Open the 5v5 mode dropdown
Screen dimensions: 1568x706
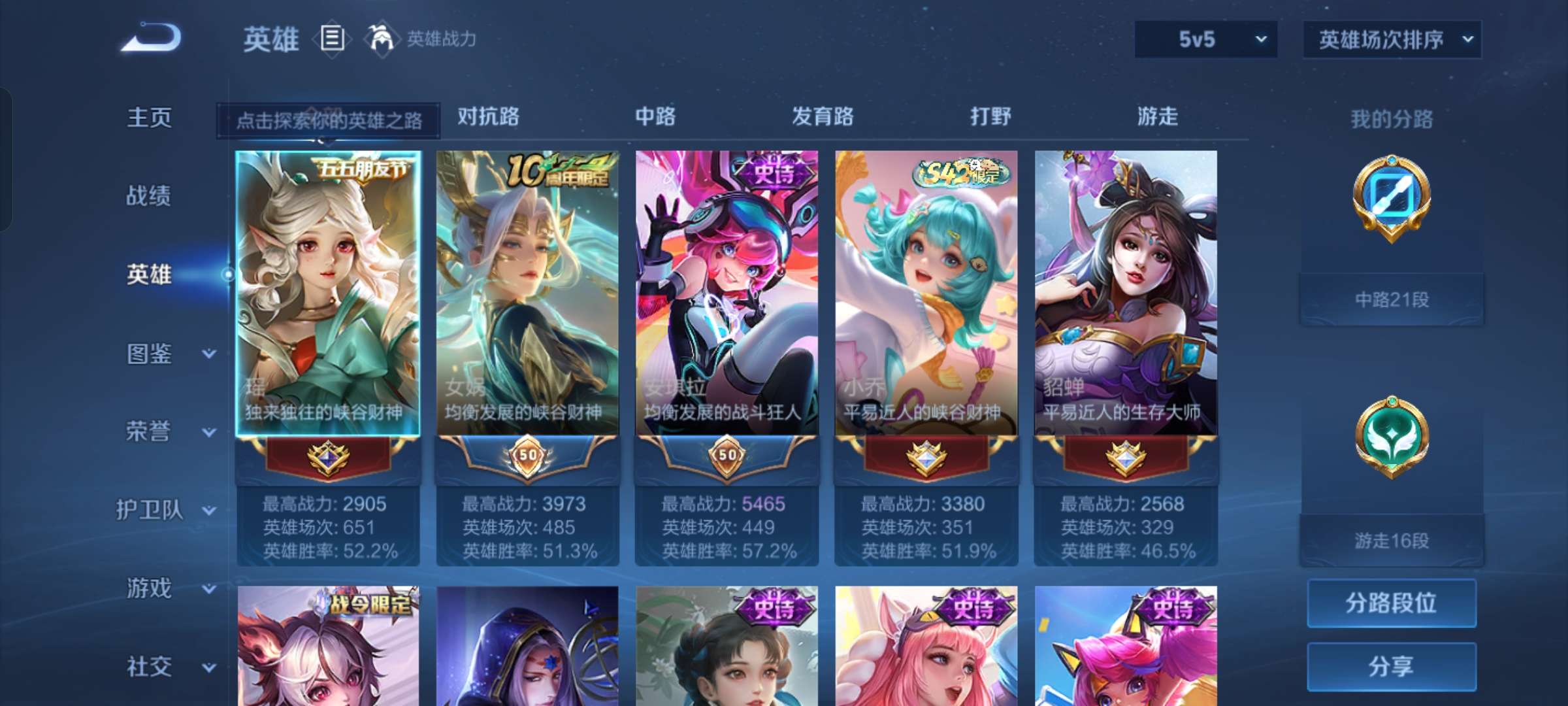coord(1204,39)
